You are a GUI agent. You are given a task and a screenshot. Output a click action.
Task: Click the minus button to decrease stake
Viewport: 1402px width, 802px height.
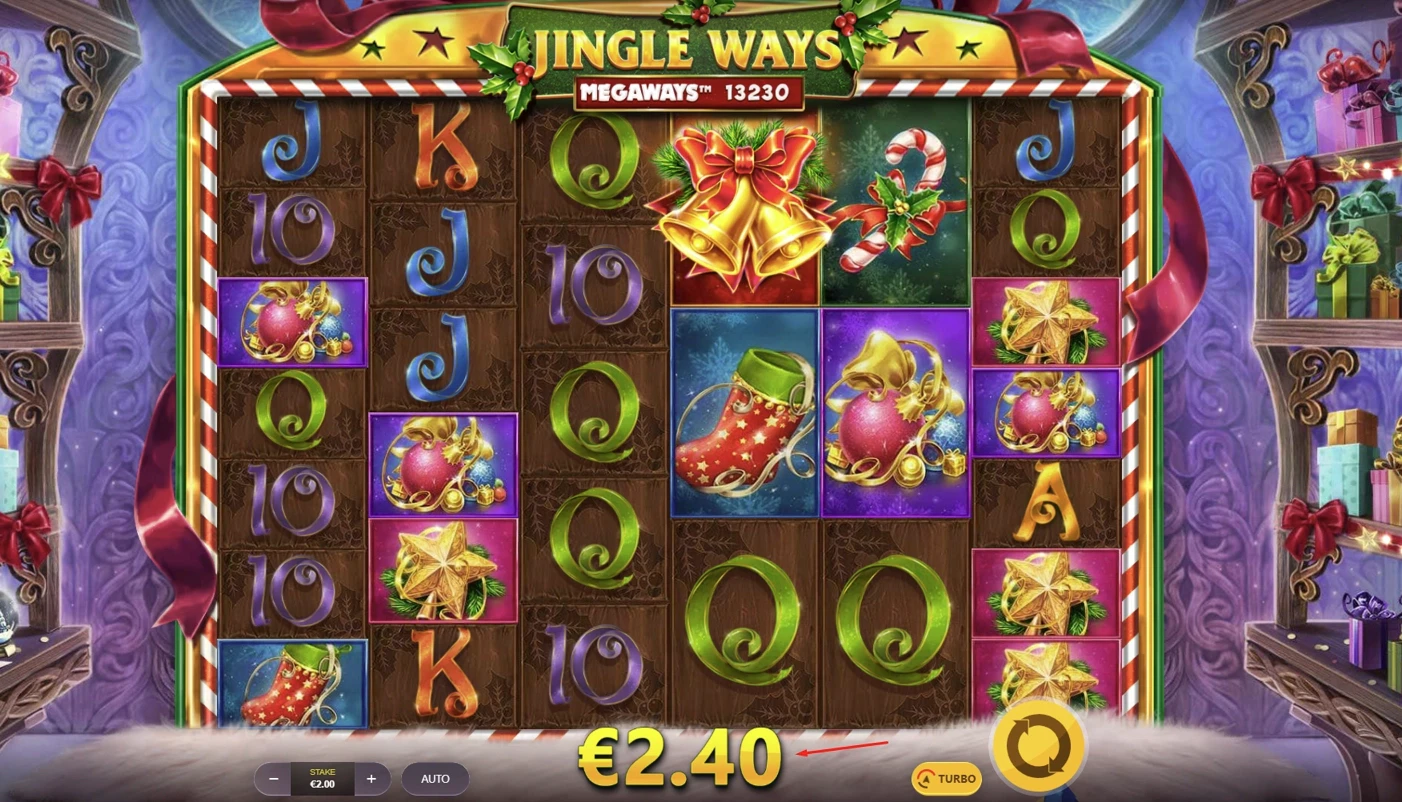(272, 778)
